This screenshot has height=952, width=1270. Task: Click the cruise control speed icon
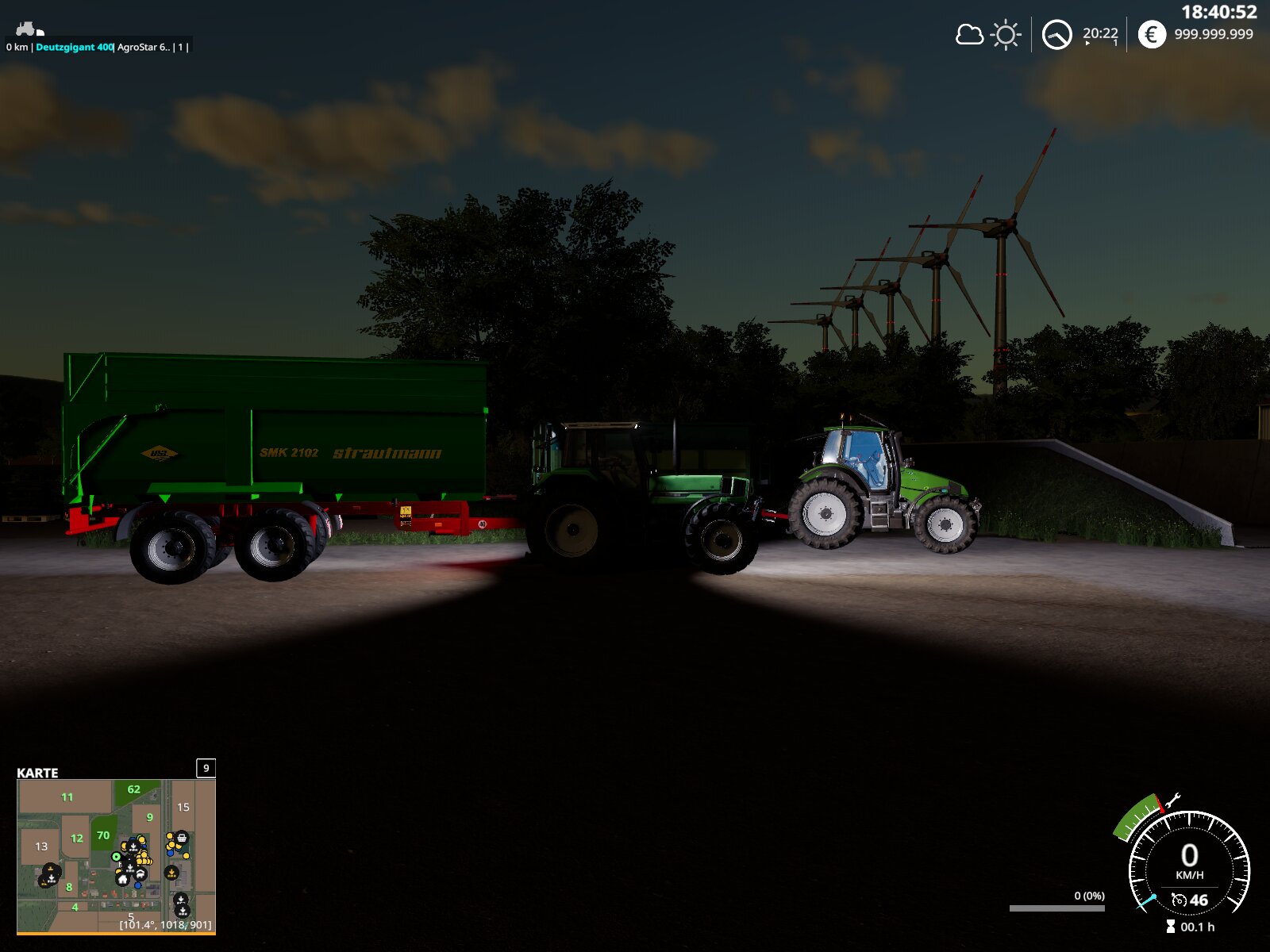(x=1180, y=900)
